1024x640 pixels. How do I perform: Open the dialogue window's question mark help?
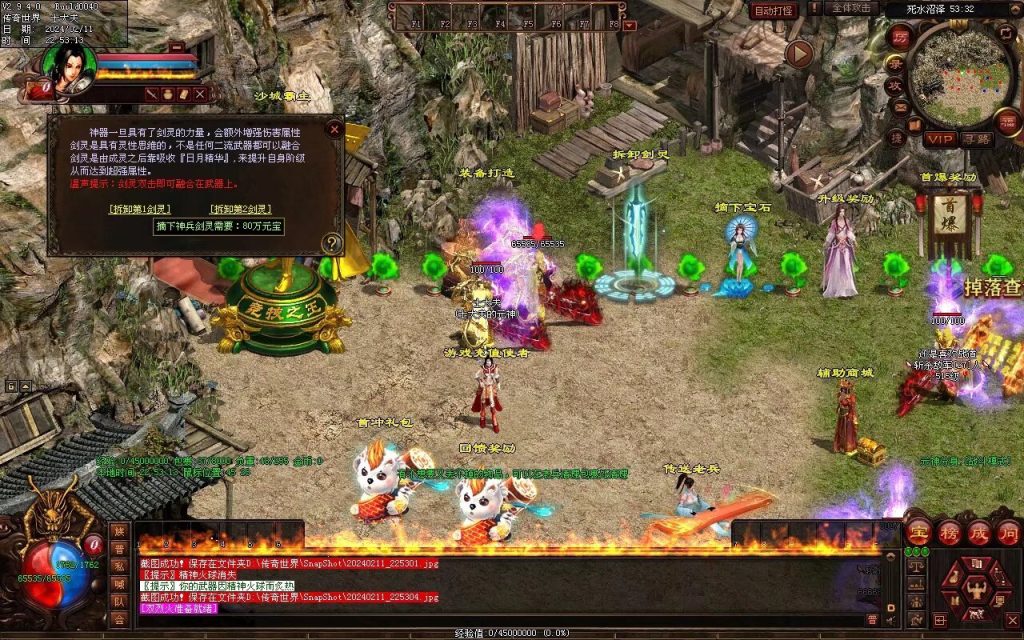[332, 243]
